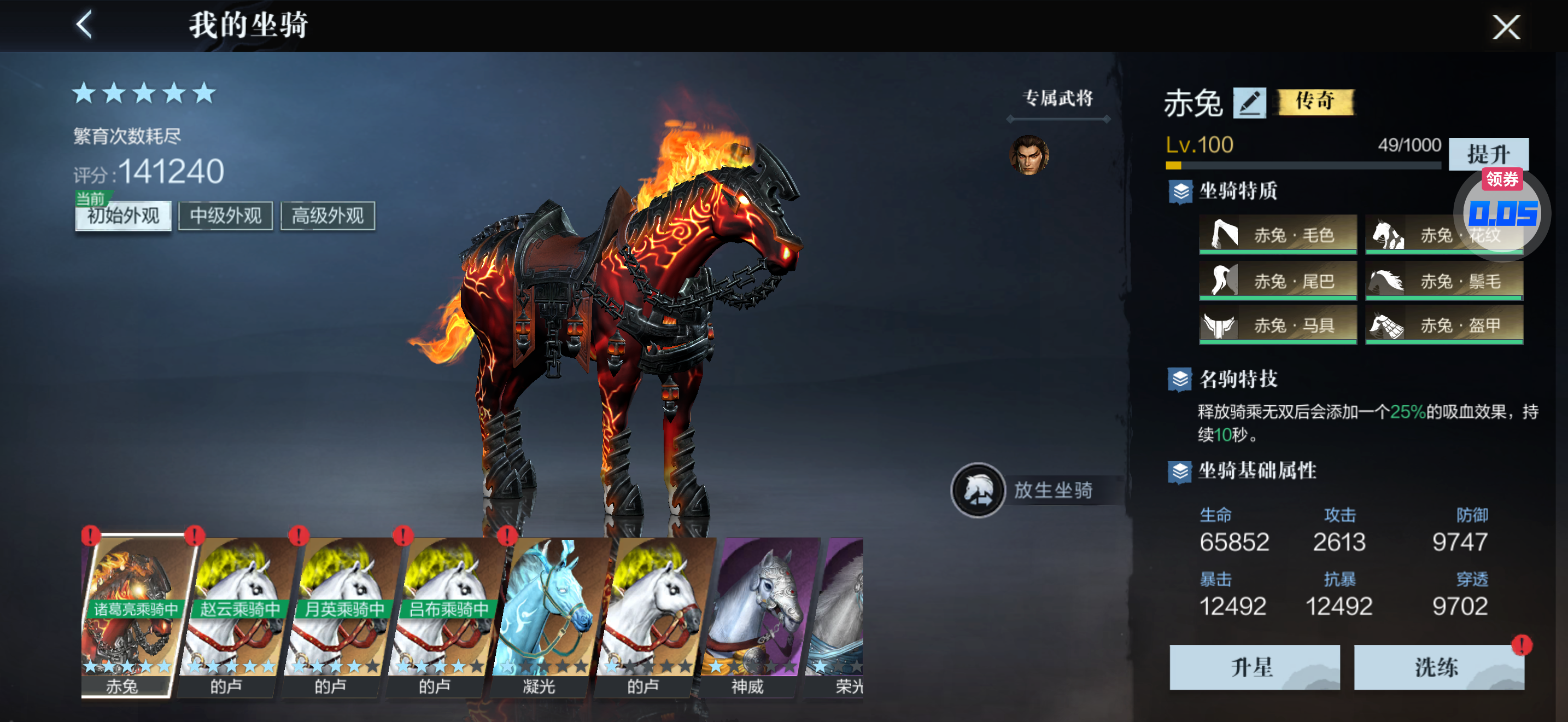Open the 赤兔·尾巴 trait
The width and height of the screenshot is (1568, 722).
coord(1278,281)
